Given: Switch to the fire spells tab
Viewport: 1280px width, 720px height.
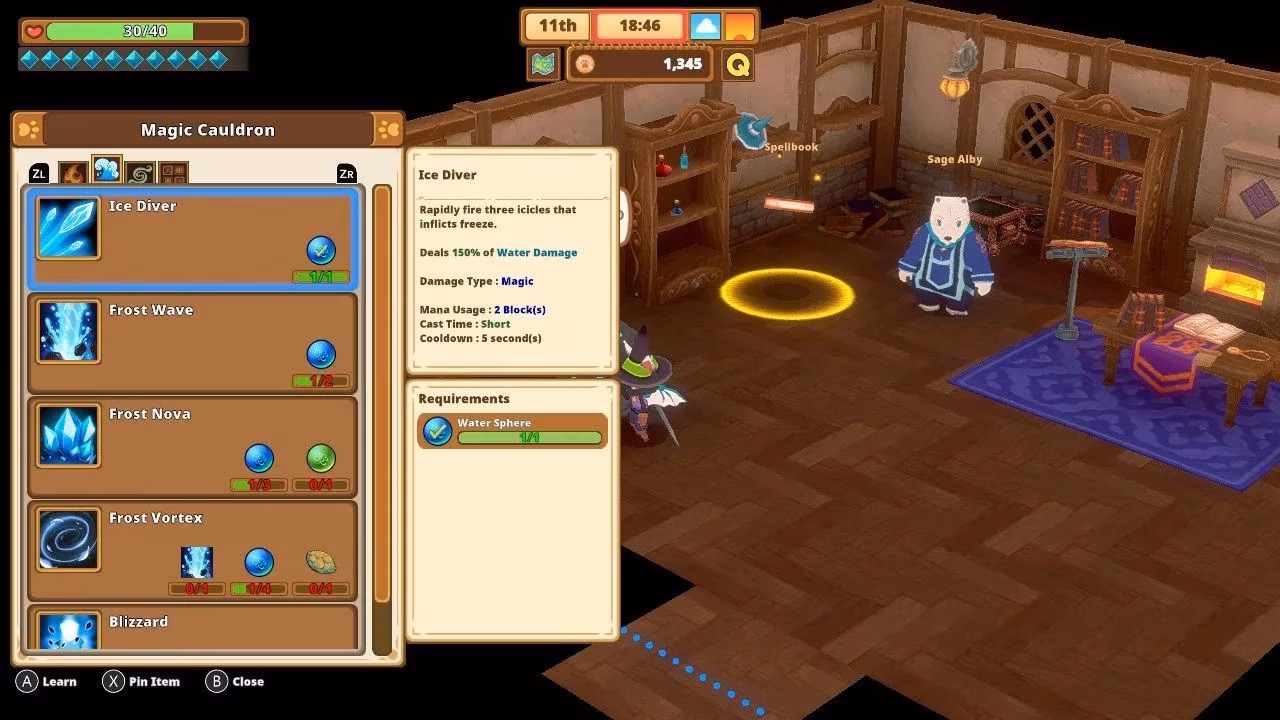Looking at the screenshot, I should [73, 173].
